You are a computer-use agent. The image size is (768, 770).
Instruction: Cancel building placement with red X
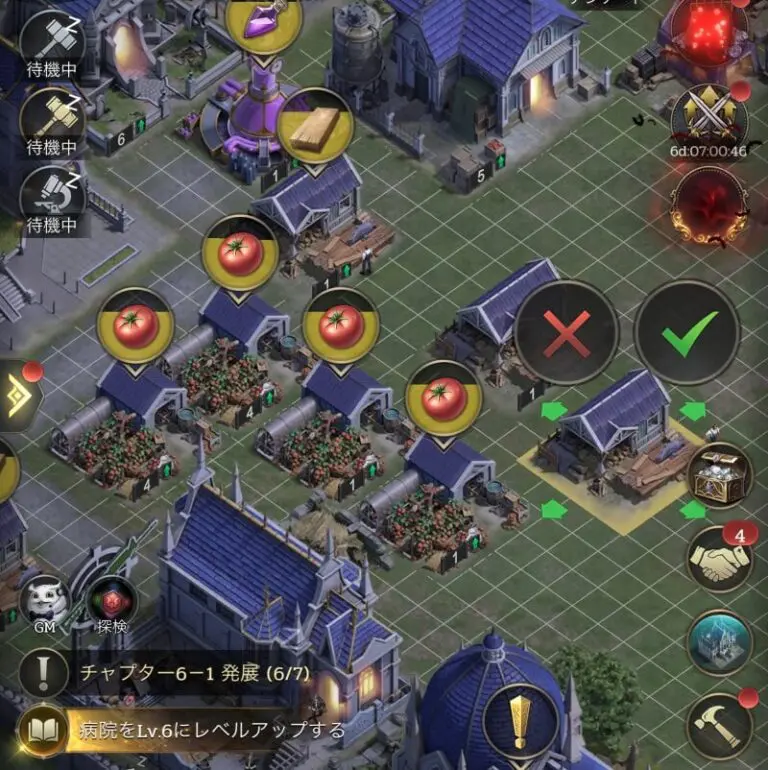tap(567, 332)
